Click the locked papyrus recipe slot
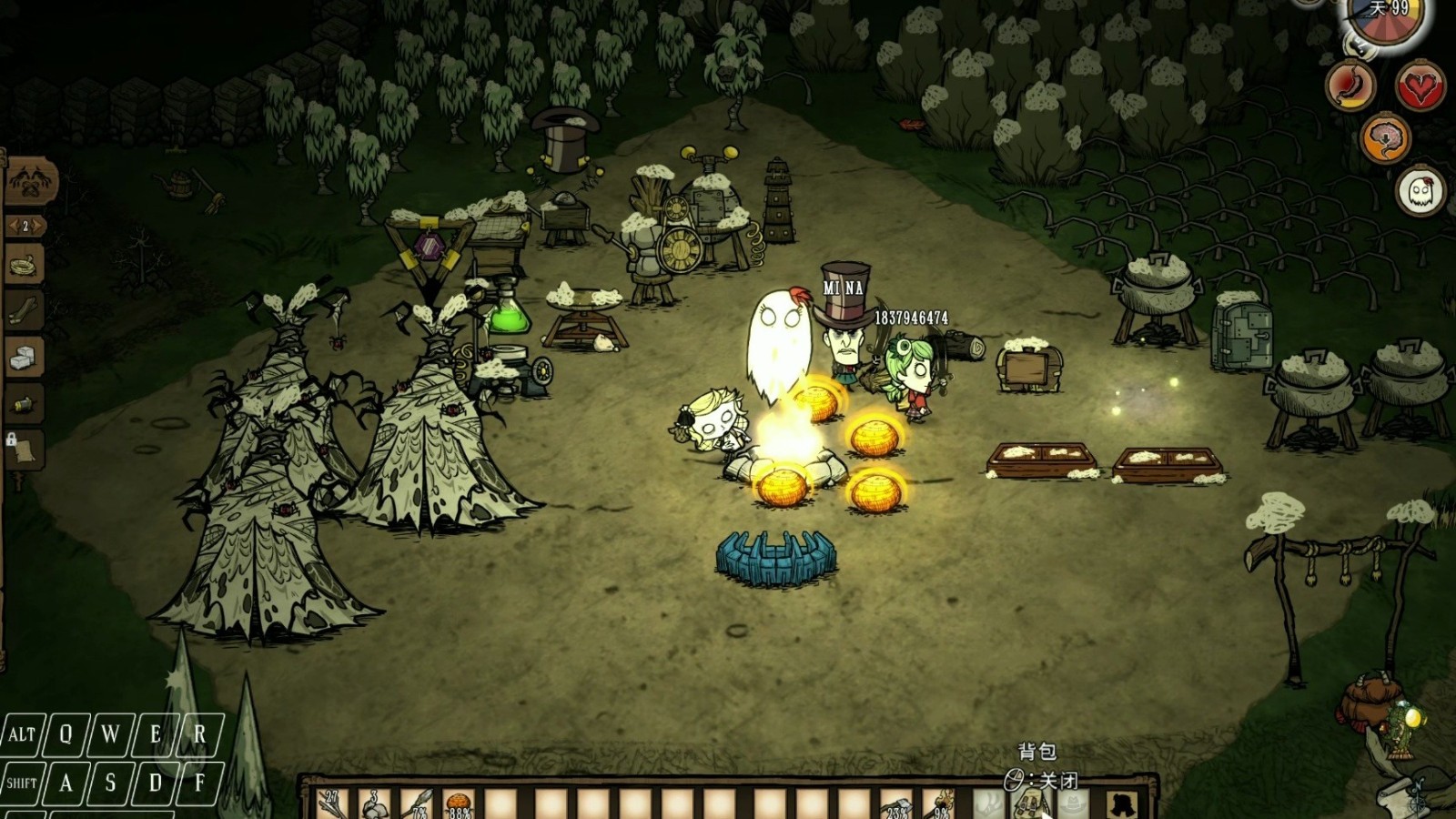The height and width of the screenshot is (819, 1456). (25, 449)
